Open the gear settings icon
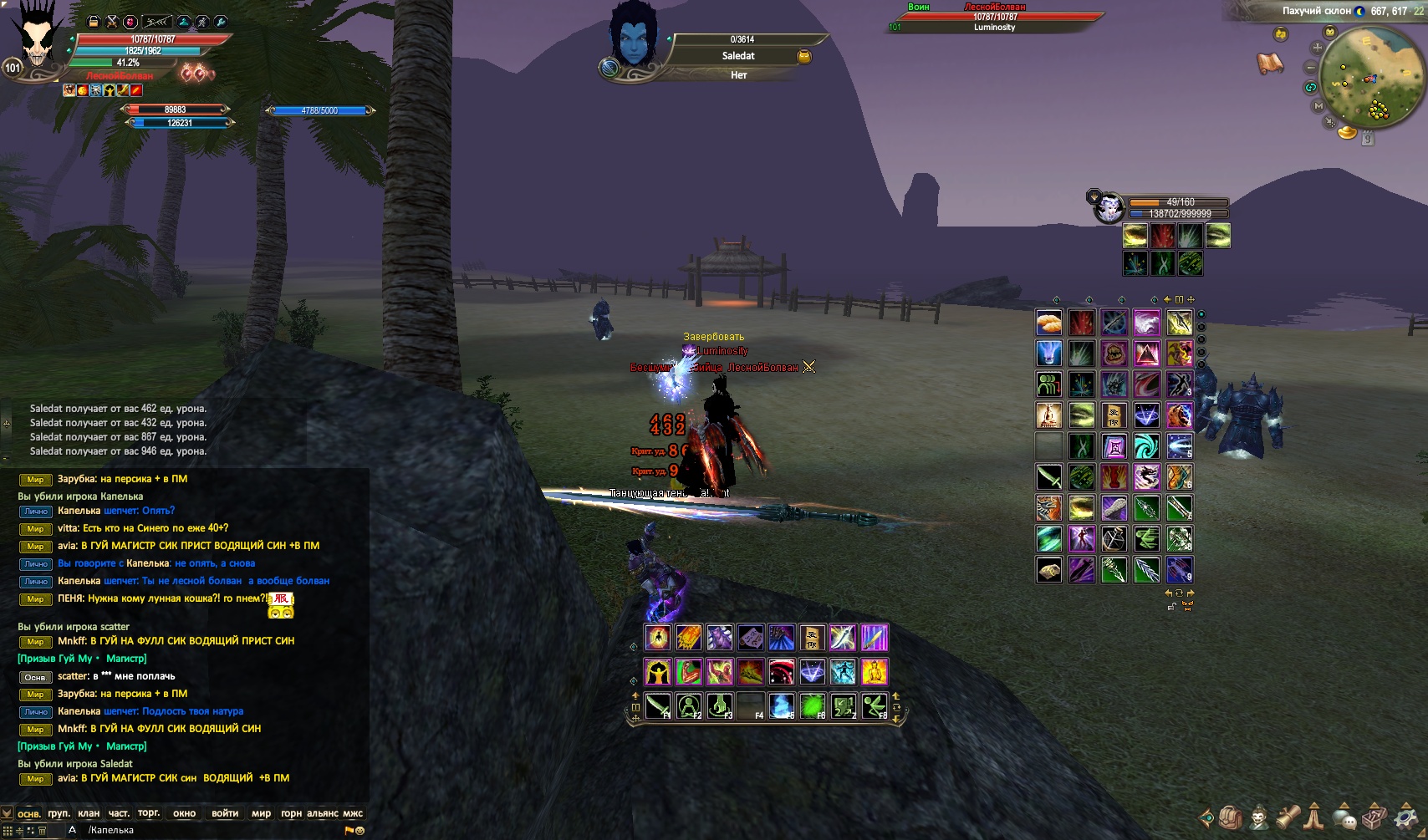Screen dimensions: 1428x840 [x=1405, y=817]
